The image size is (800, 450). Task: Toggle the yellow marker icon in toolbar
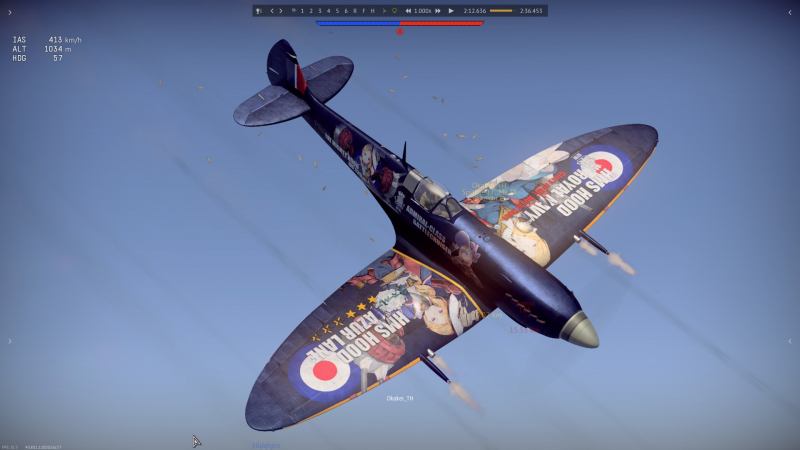(x=395, y=11)
